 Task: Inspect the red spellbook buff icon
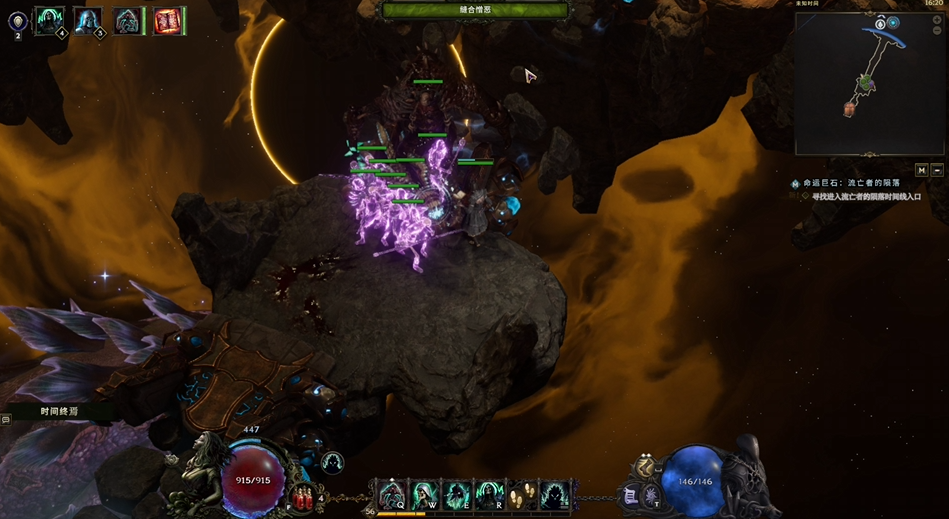point(169,20)
